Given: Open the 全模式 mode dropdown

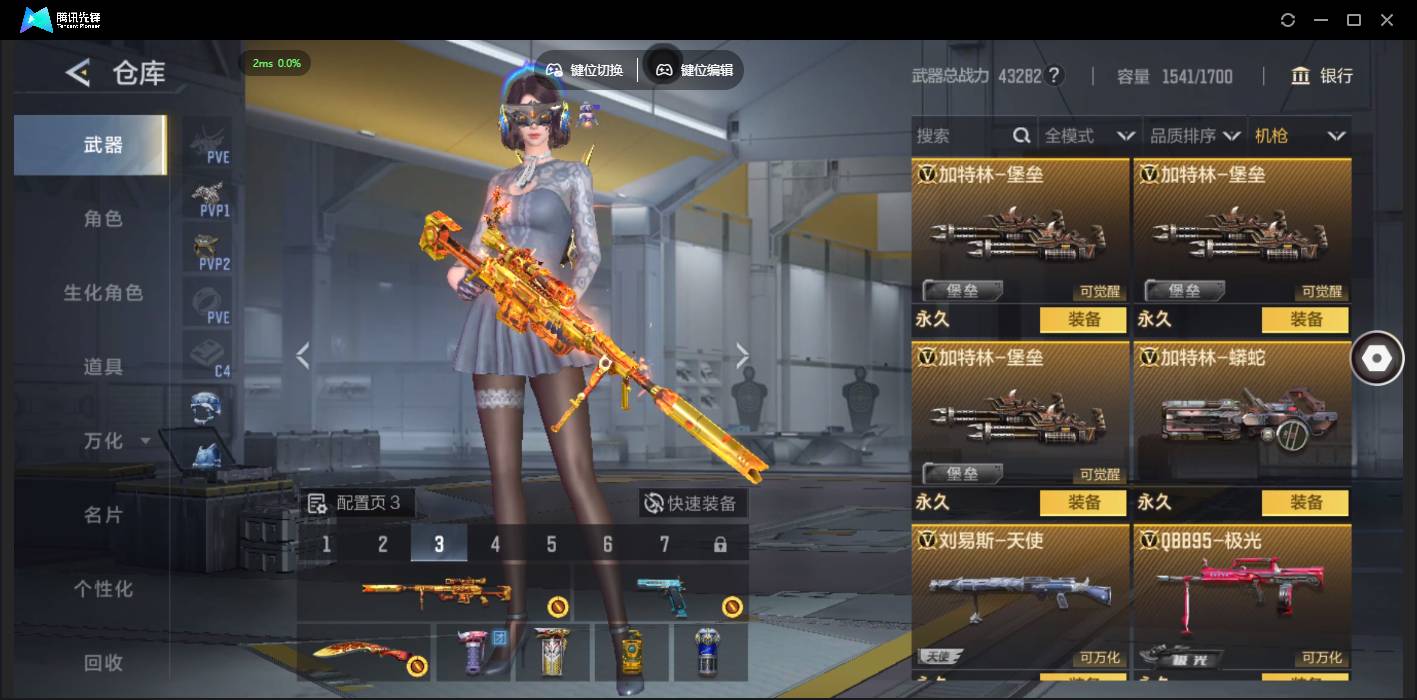Looking at the screenshot, I should tap(1088, 136).
